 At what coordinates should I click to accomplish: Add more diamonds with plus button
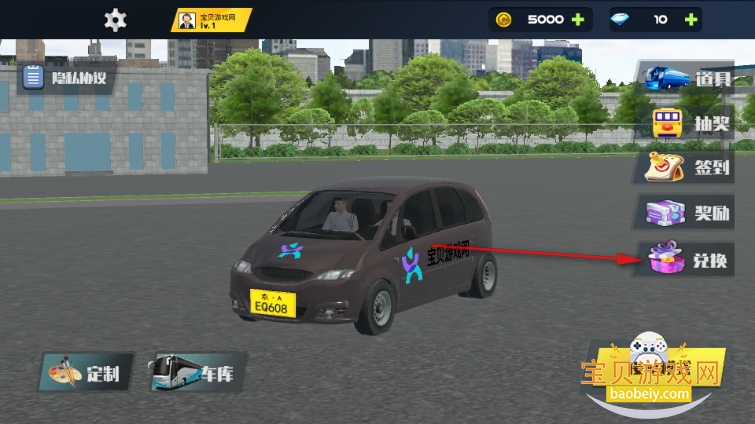690,19
